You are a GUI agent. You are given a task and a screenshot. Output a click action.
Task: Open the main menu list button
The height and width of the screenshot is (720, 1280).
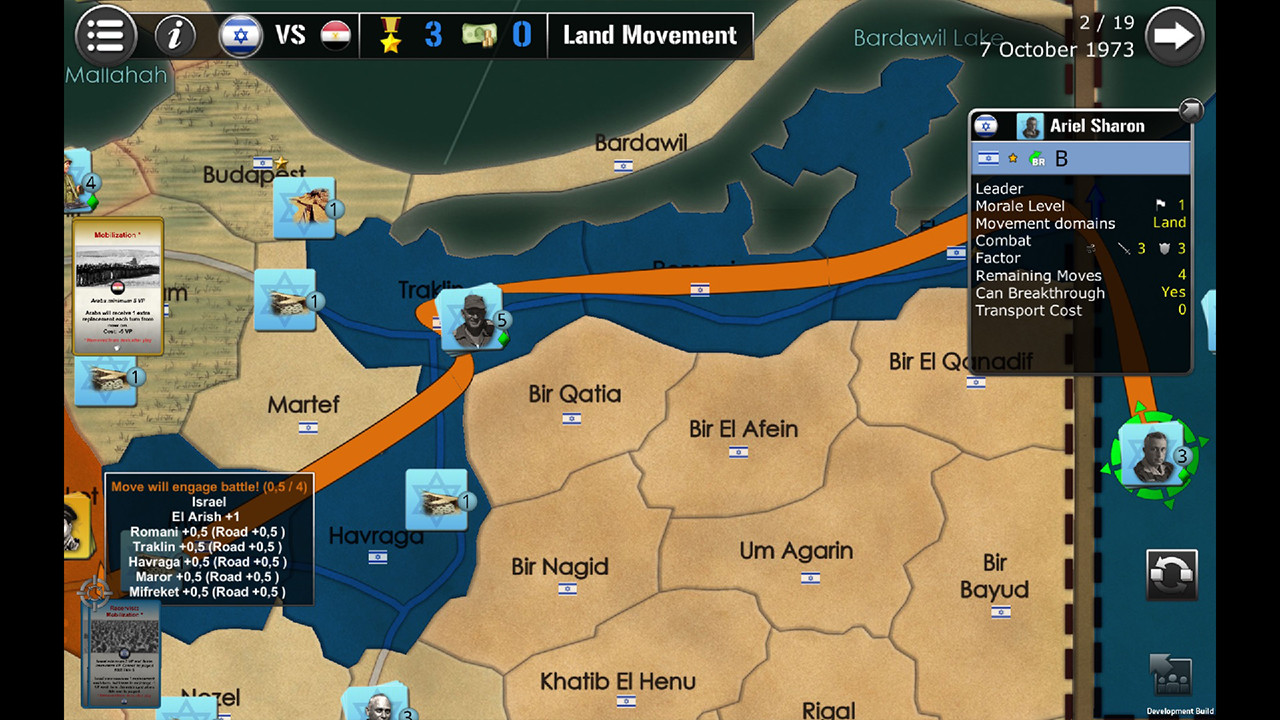(105, 36)
